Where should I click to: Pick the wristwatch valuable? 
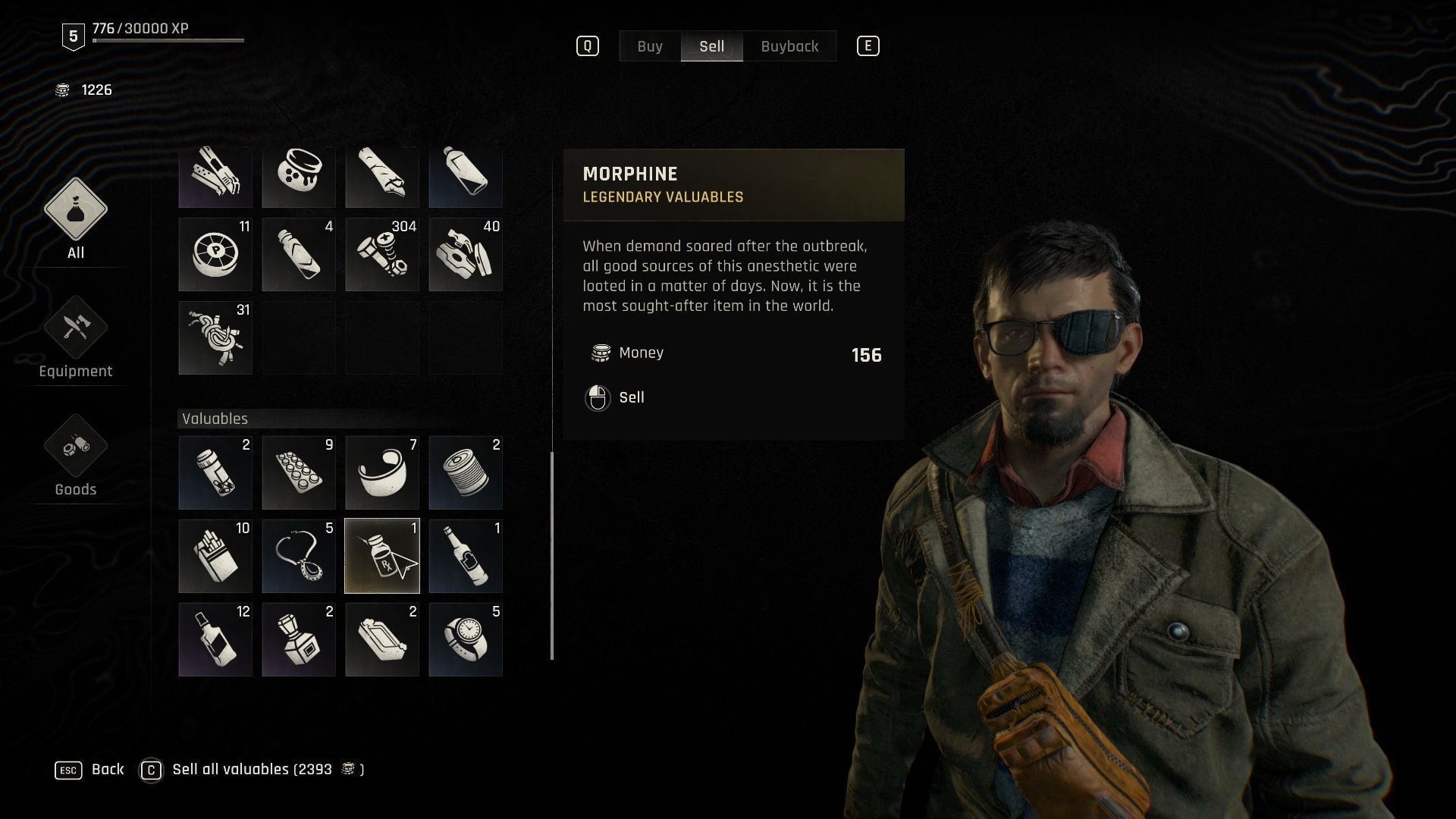tap(466, 639)
